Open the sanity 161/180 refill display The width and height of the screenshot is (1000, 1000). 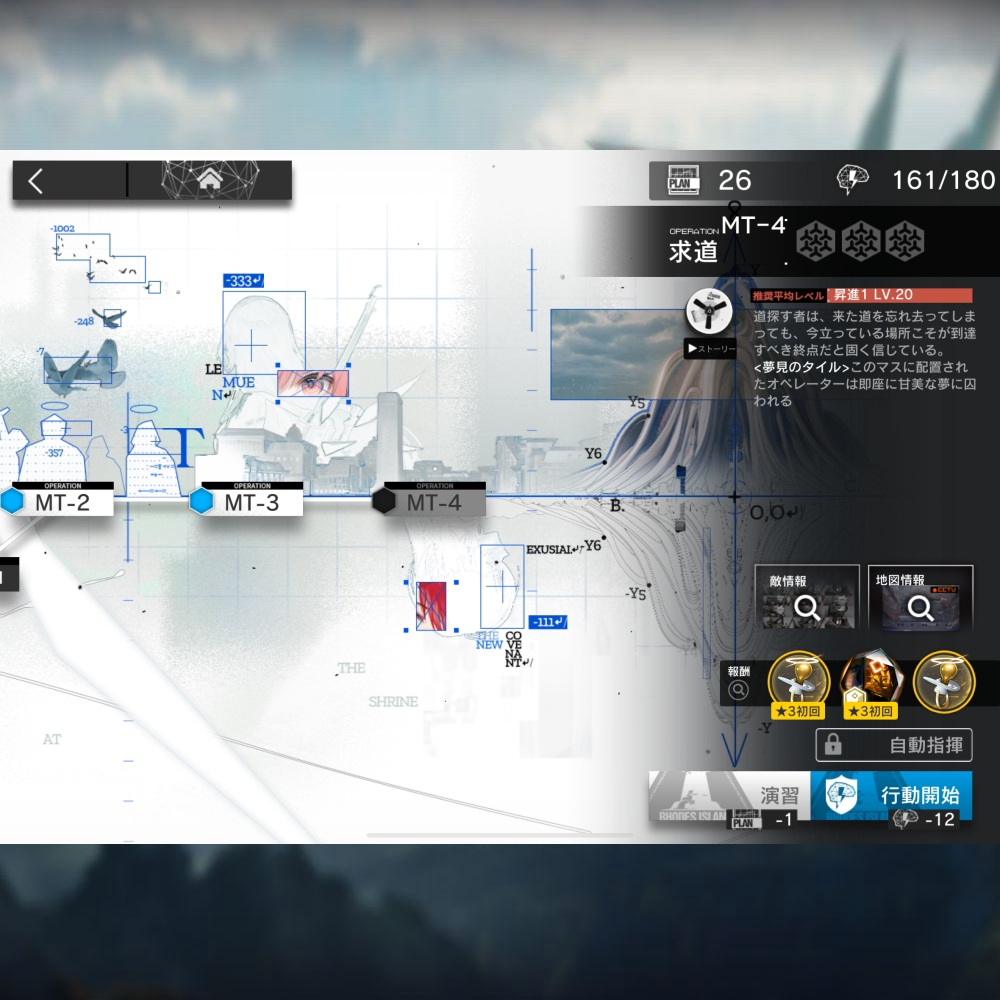[916, 180]
